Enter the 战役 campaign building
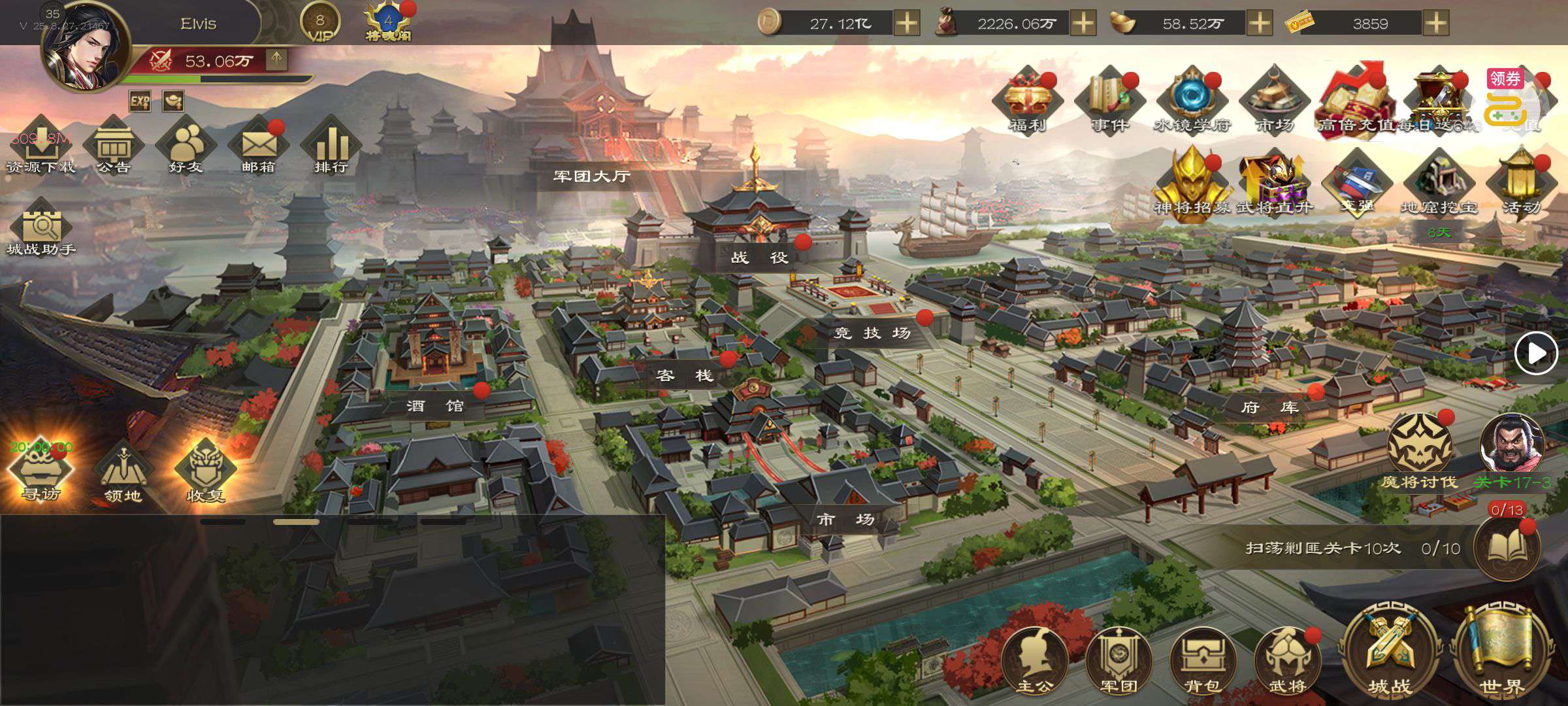This screenshot has height=706, width=1568. tap(759, 256)
